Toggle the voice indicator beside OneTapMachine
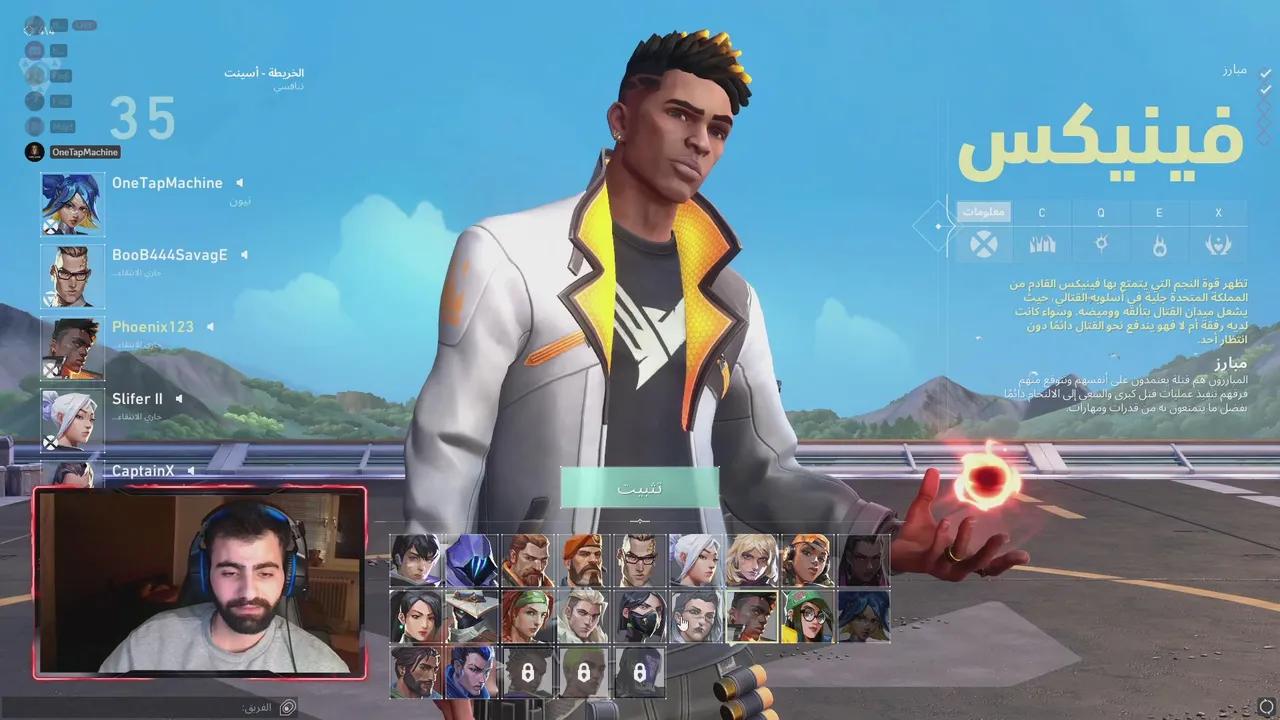The image size is (1280, 720). pyautogui.click(x=239, y=182)
